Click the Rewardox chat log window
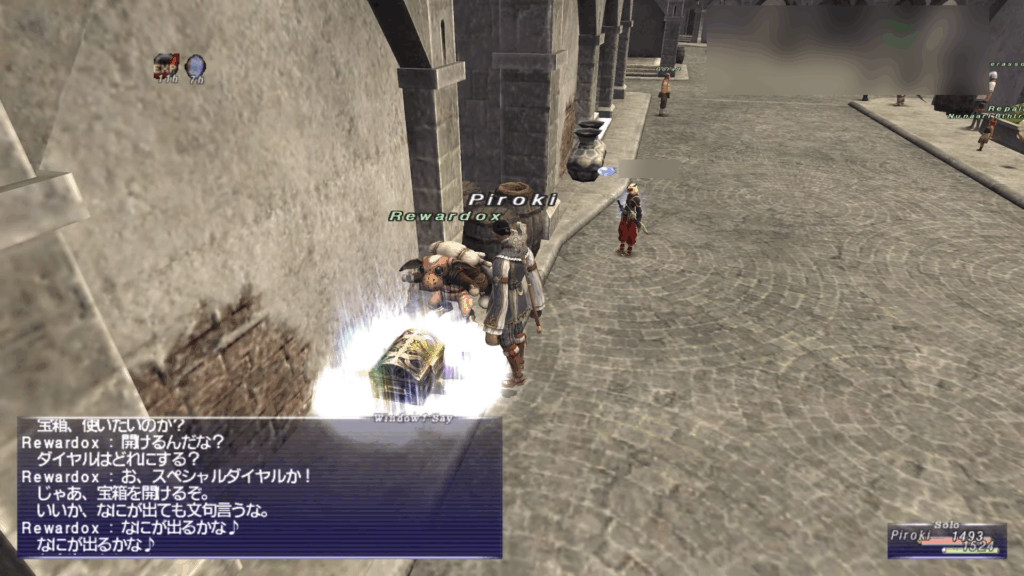The image size is (1024, 576). click(x=260, y=487)
